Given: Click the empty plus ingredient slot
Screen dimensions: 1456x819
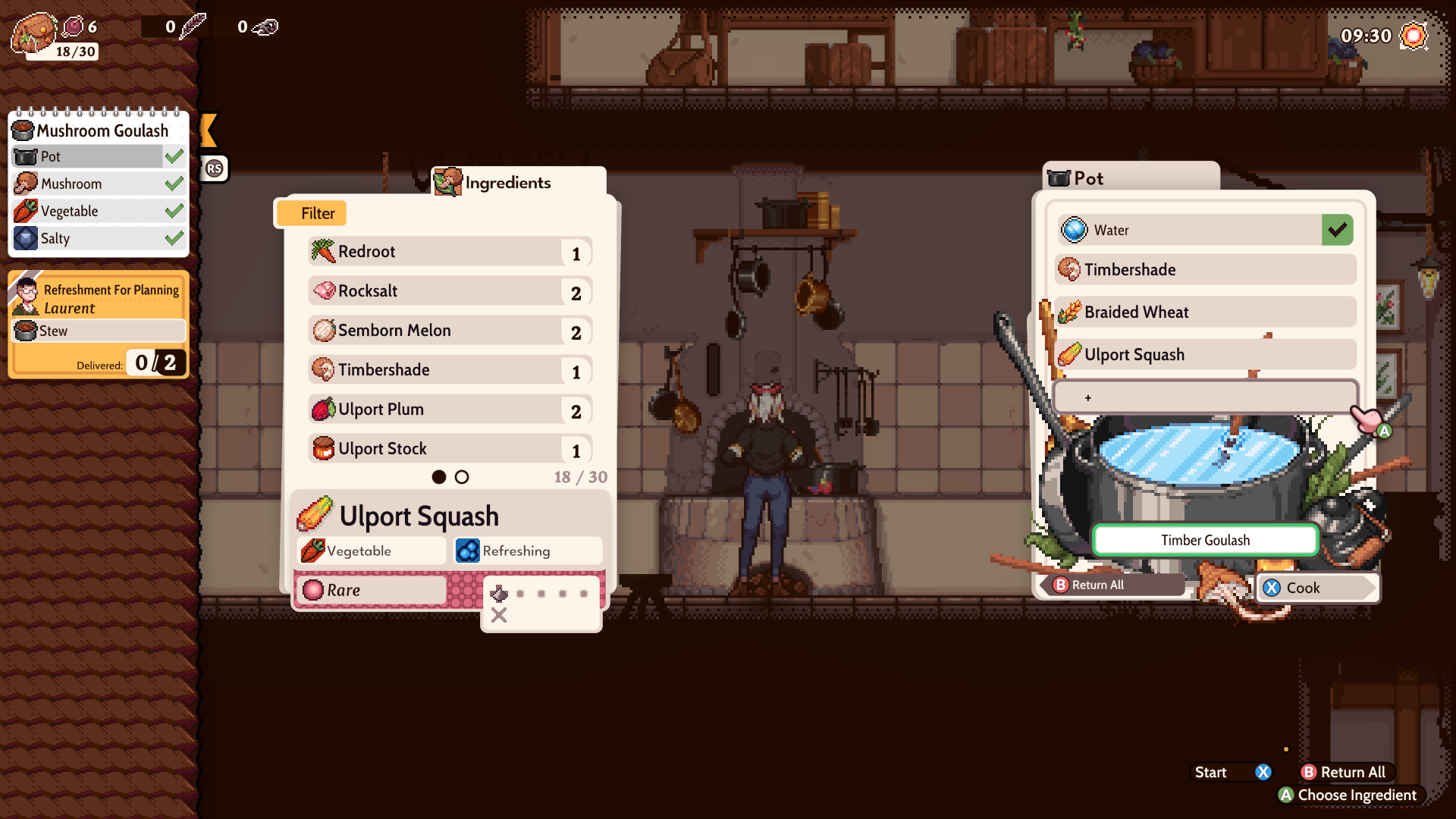Looking at the screenshot, I should point(1204,397).
